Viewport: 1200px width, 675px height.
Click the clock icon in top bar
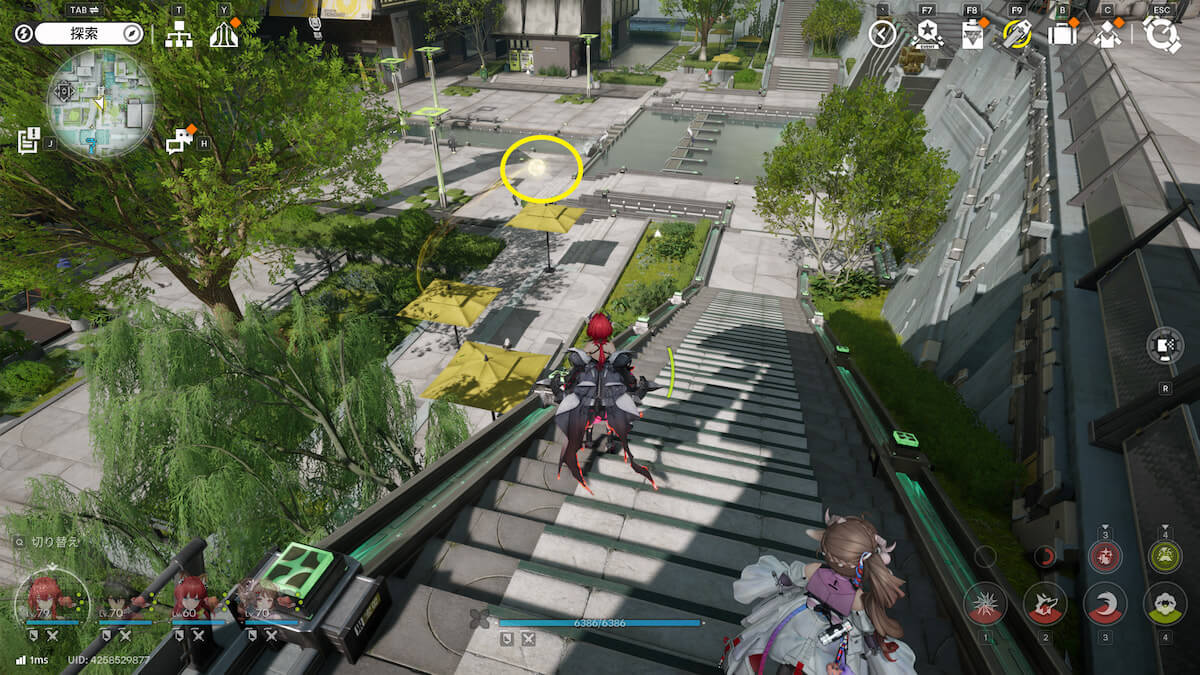pyautogui.click(x=882, y=34)
